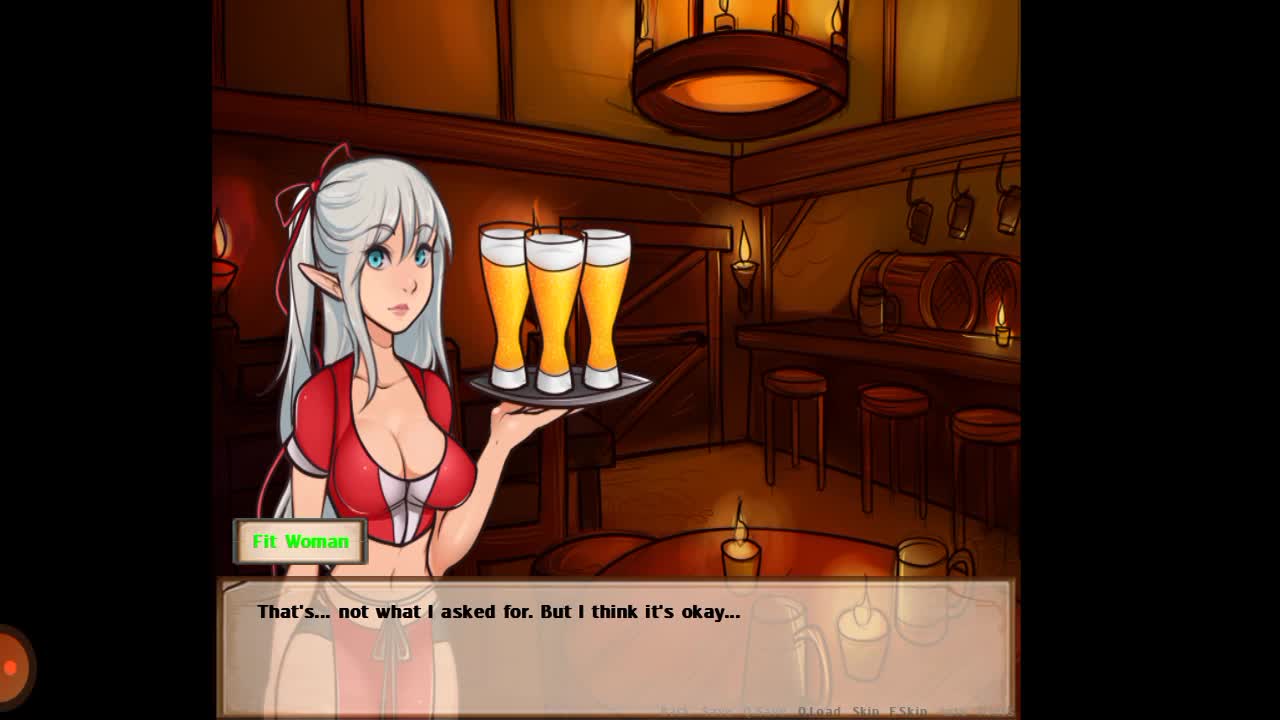Select Q.Save in the quick menu

765,711
